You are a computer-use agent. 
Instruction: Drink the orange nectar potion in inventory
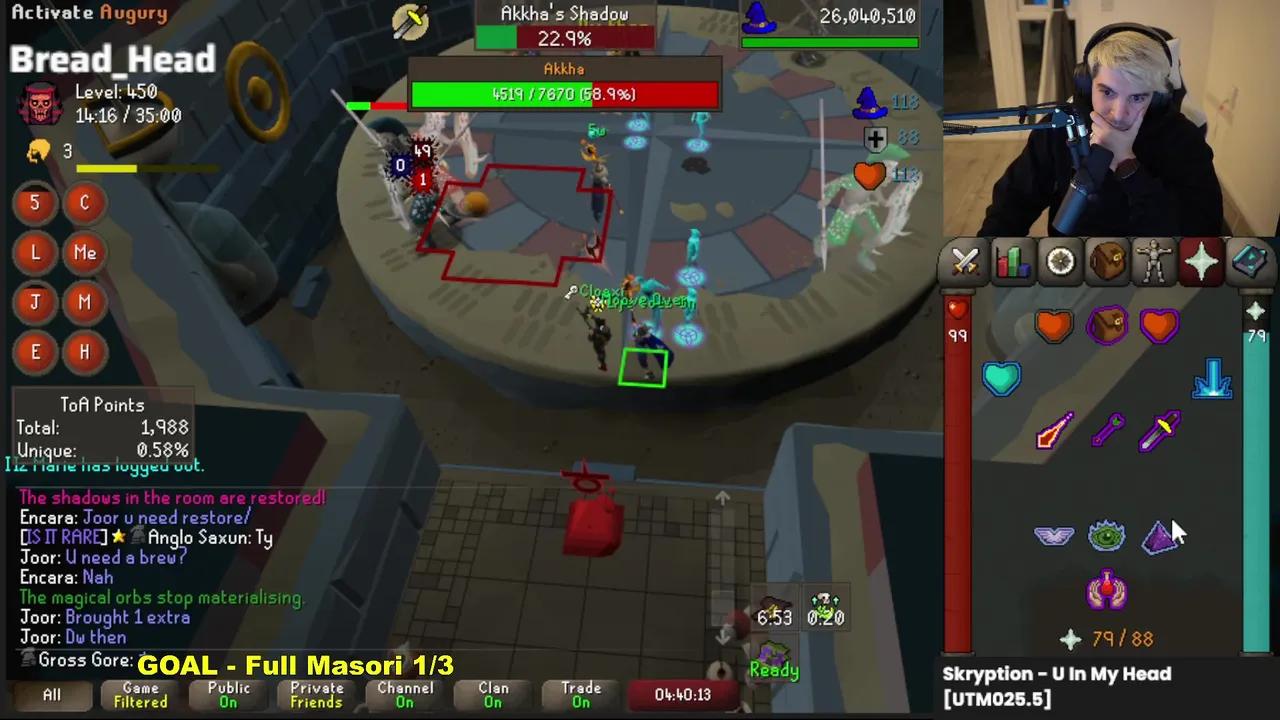click(1055, 325)
